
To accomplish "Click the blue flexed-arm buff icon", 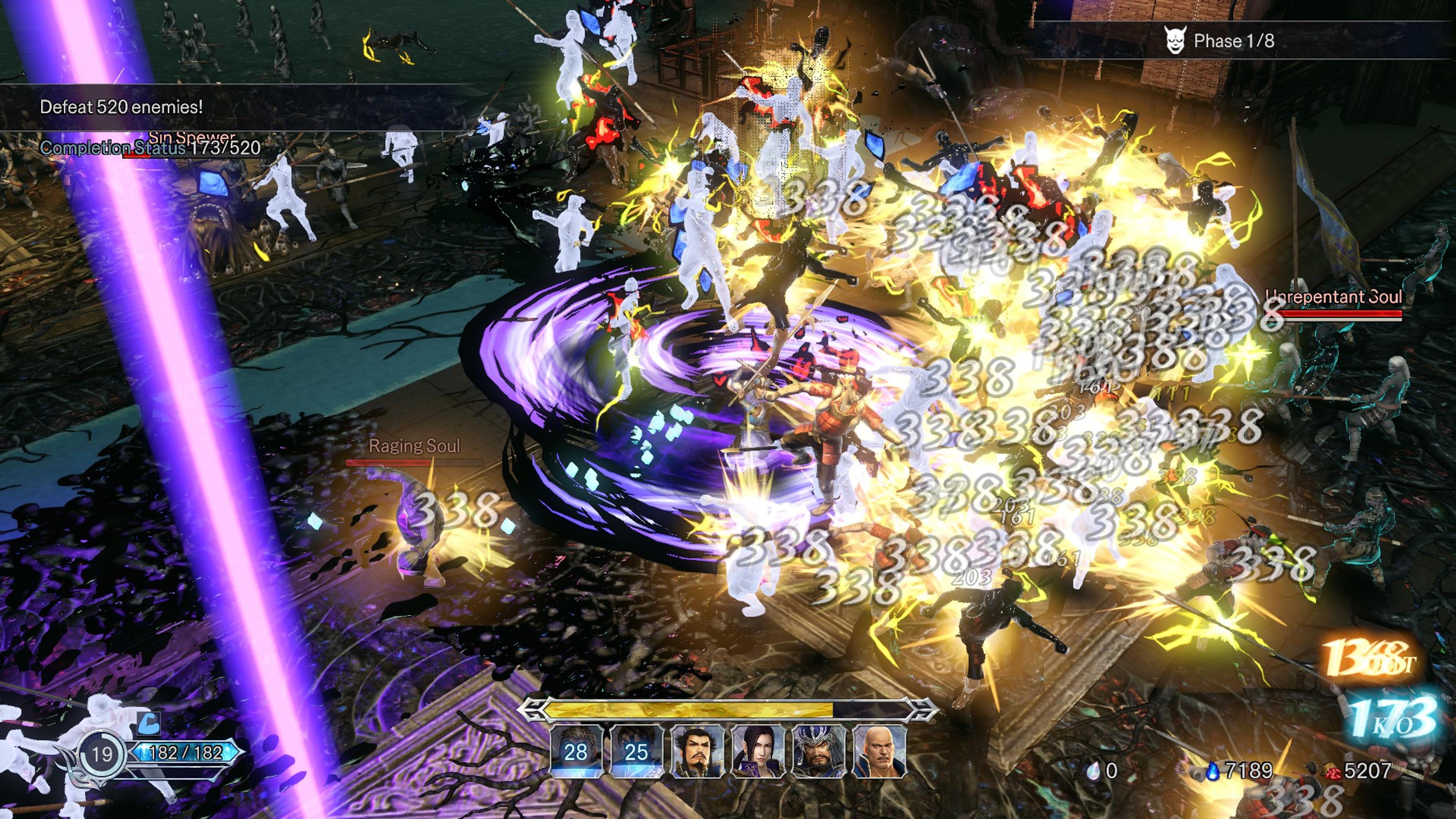I will (x=149, y=723).
